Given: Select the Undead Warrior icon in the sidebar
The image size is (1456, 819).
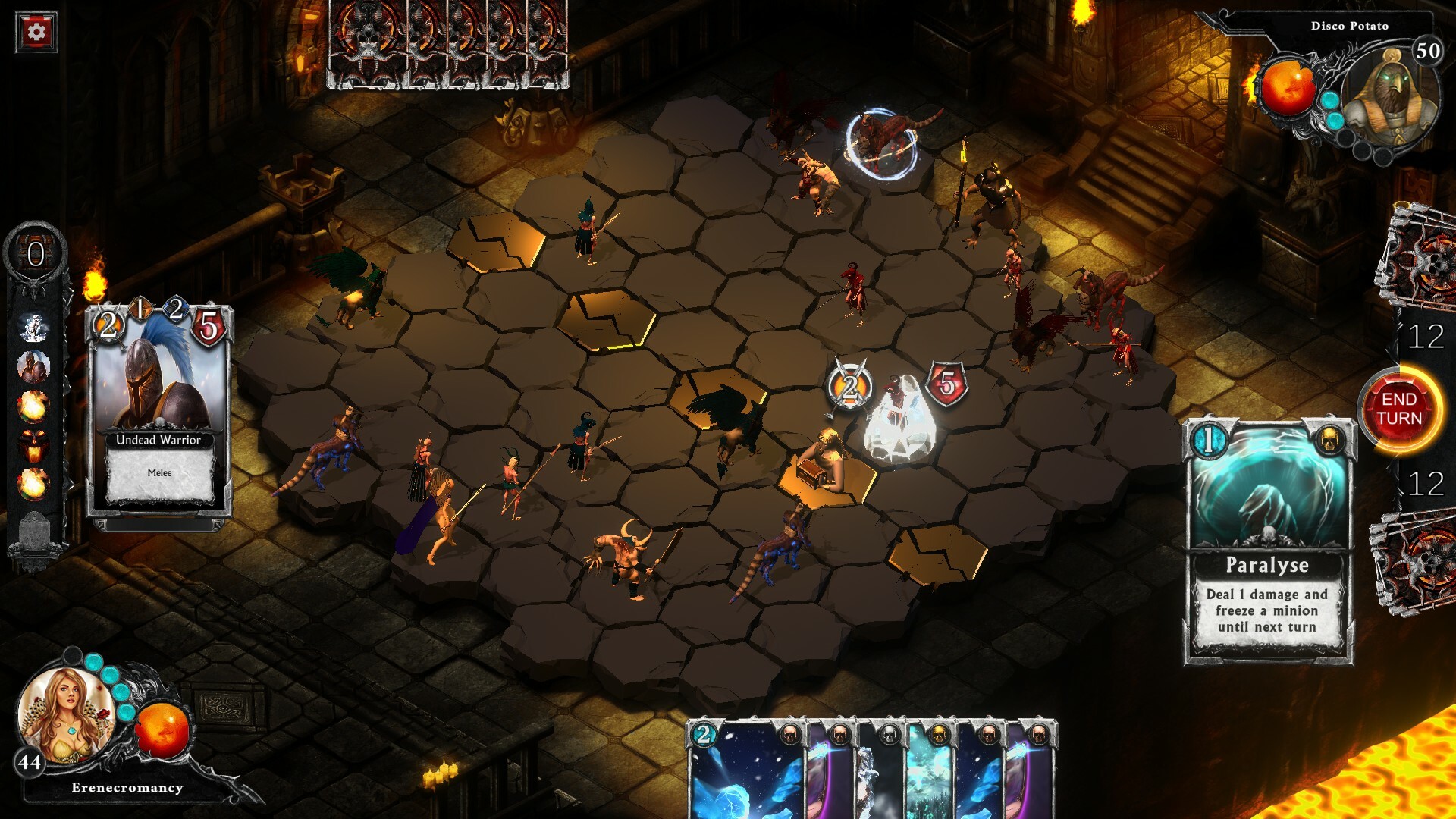Looking at the screenshot, I should (x=33, y=366).
